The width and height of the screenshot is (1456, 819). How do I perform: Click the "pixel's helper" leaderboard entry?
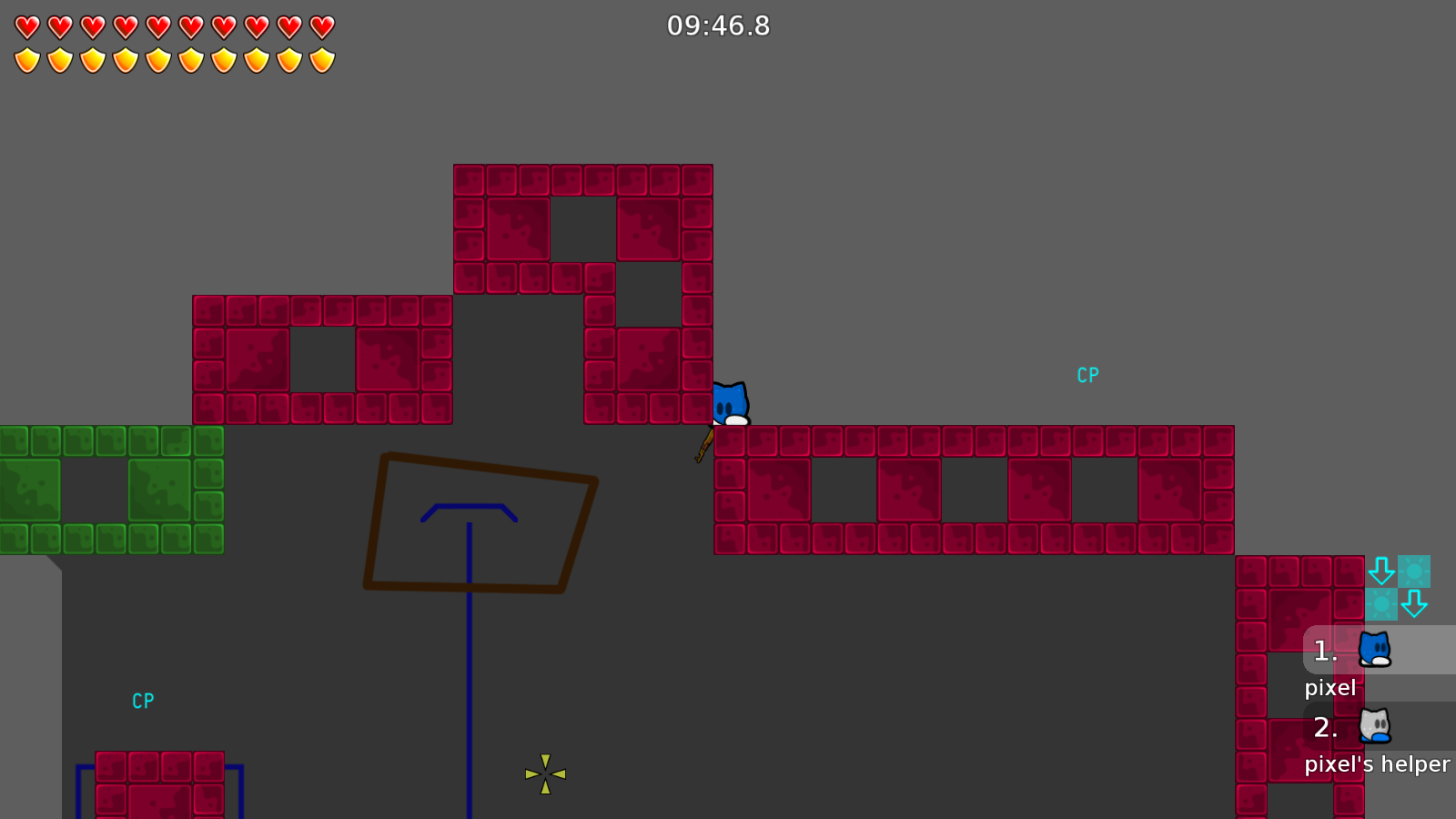coord(1377,764)
